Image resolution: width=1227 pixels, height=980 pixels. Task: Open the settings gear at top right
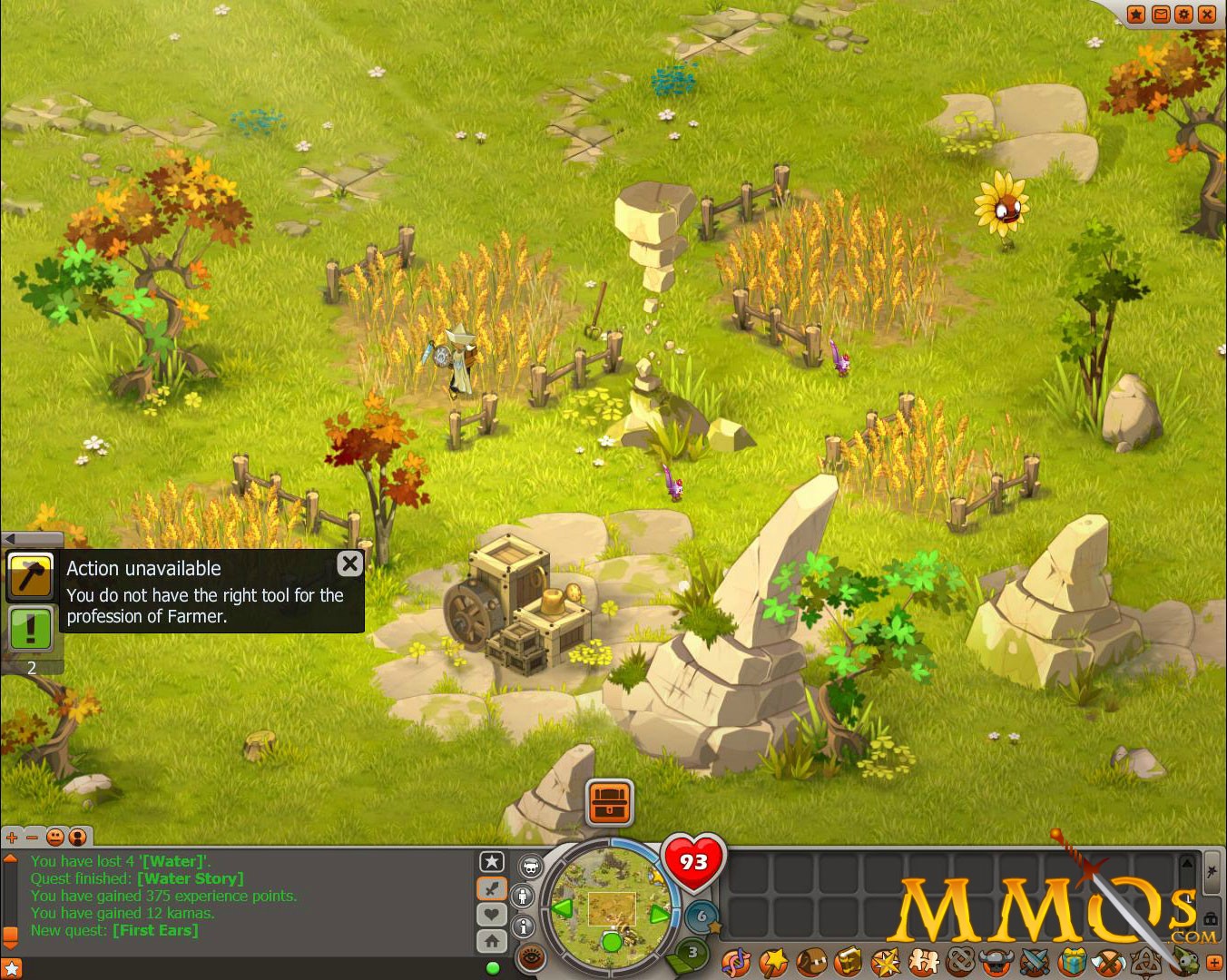[x=1183, y=14]
